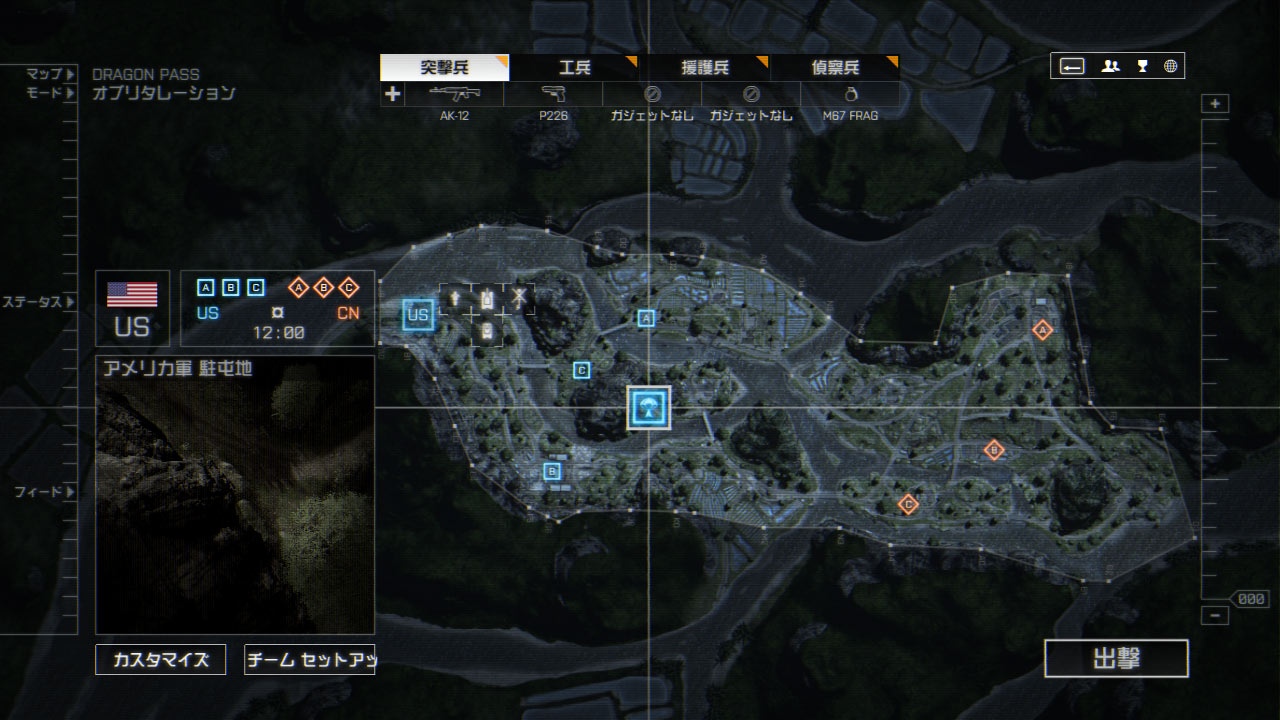Switch to the 突撃兵 class tab
This screenshot has width=1280, height=720.
(445, 68)
